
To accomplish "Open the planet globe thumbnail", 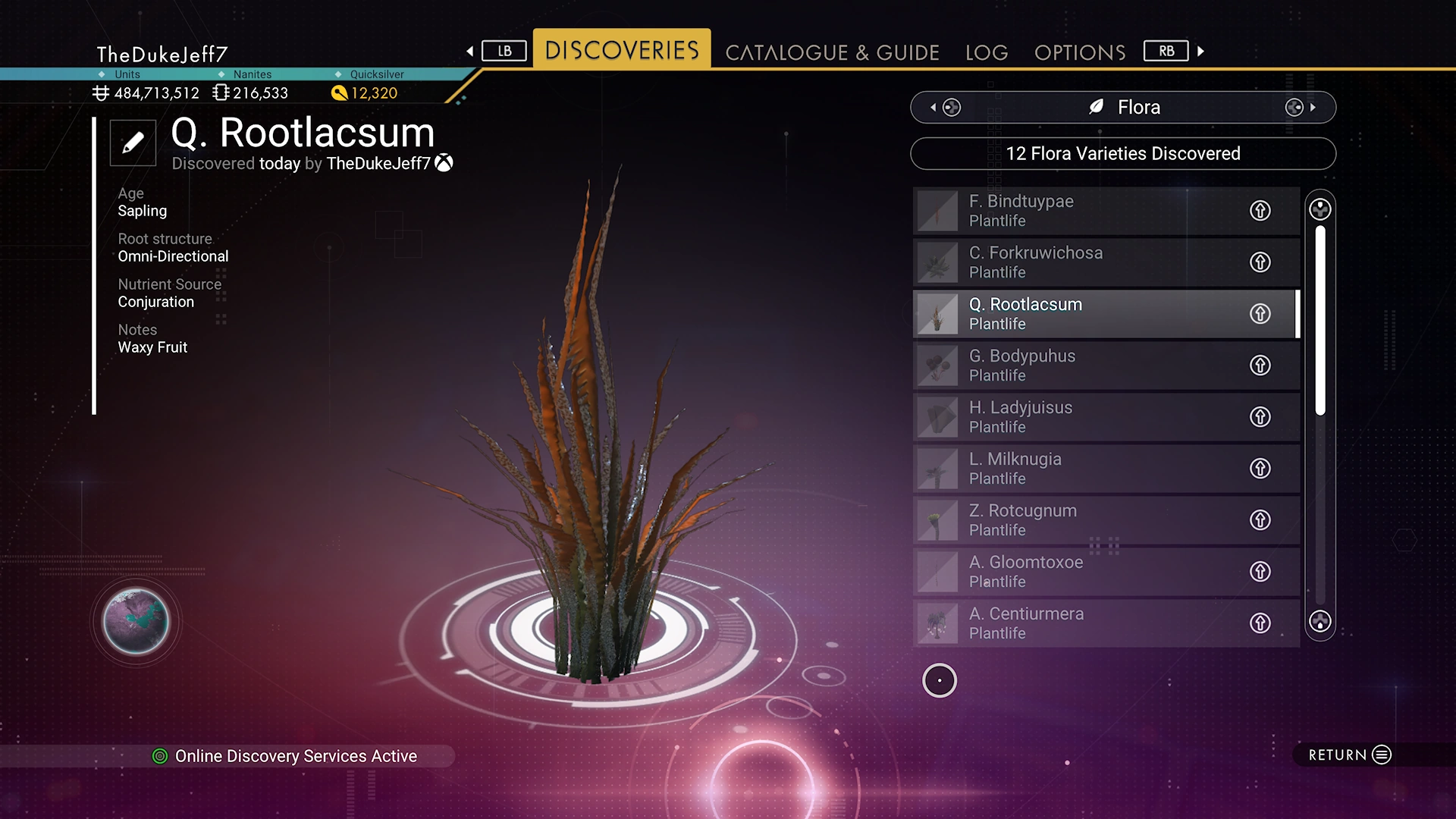I will pos(136,622).
